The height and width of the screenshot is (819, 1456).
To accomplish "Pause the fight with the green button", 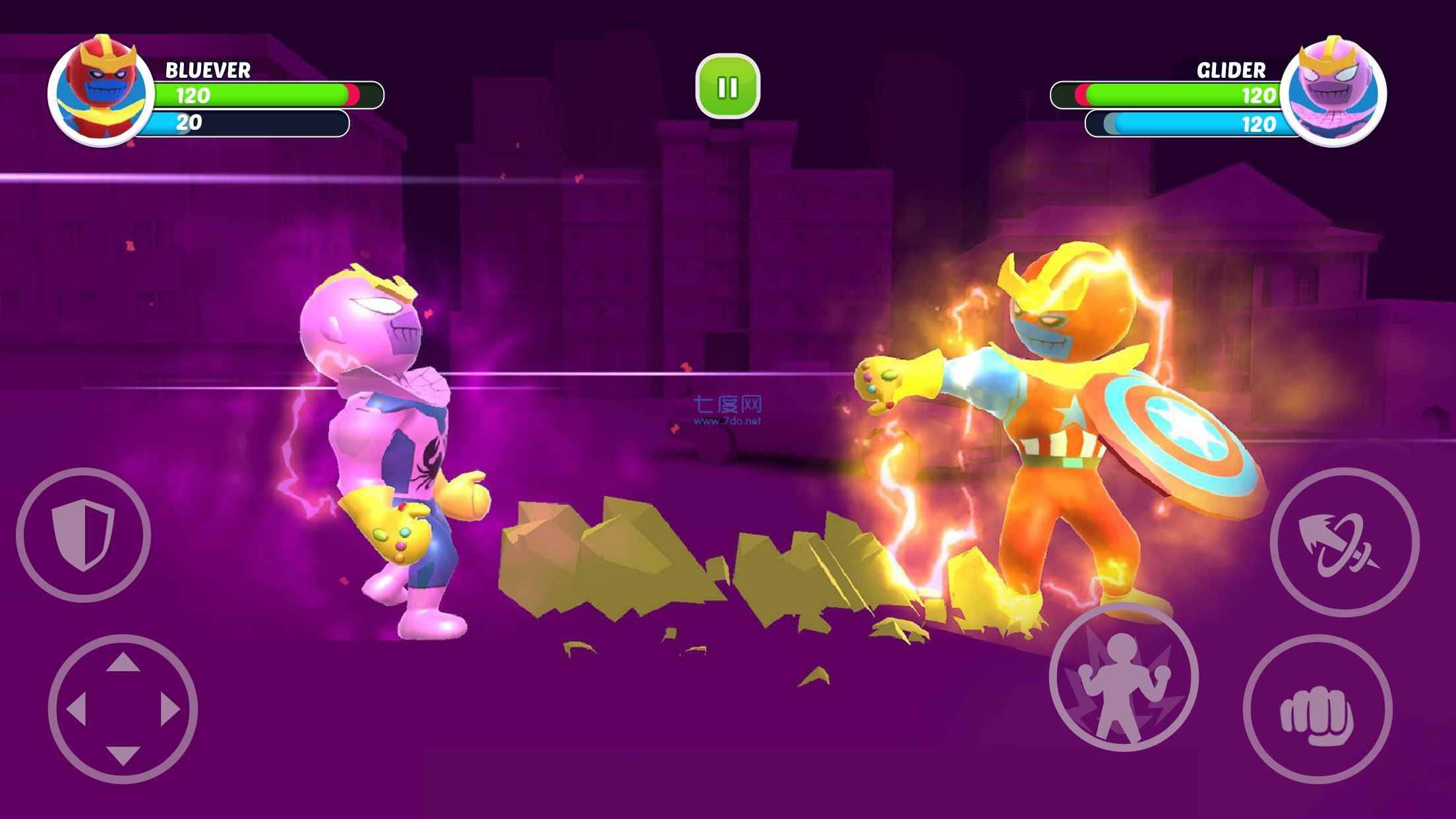I will pos(727,86).
